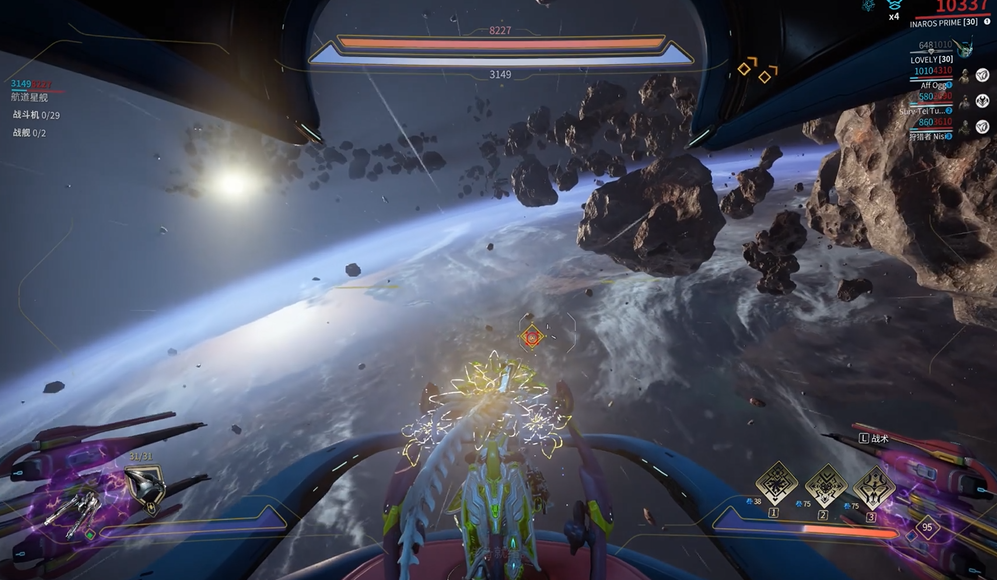Select the yellow diamond waypoint markers
This screenshot has height=580, width=997.
(756, 71)
